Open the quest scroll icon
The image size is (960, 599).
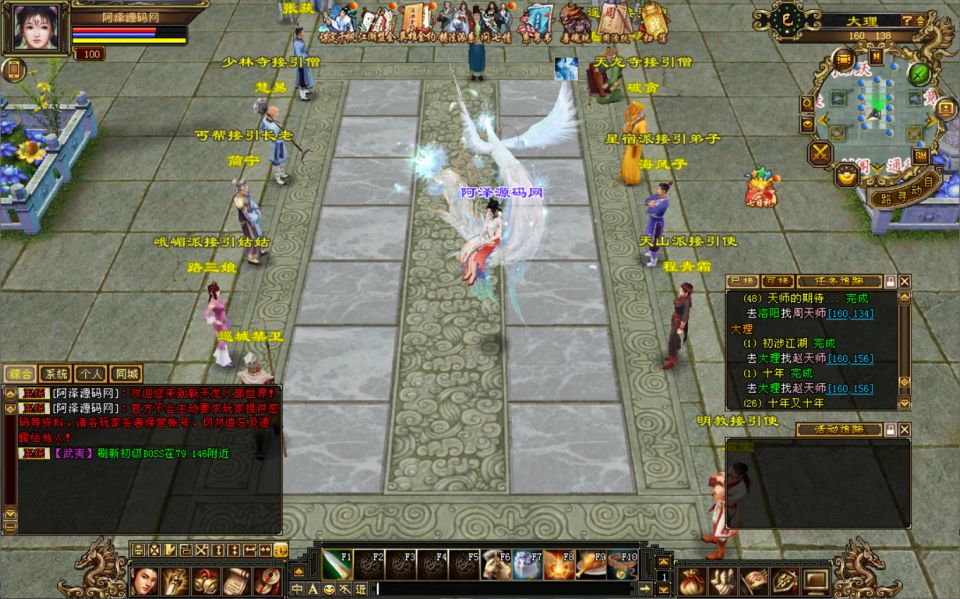[236, 580]
